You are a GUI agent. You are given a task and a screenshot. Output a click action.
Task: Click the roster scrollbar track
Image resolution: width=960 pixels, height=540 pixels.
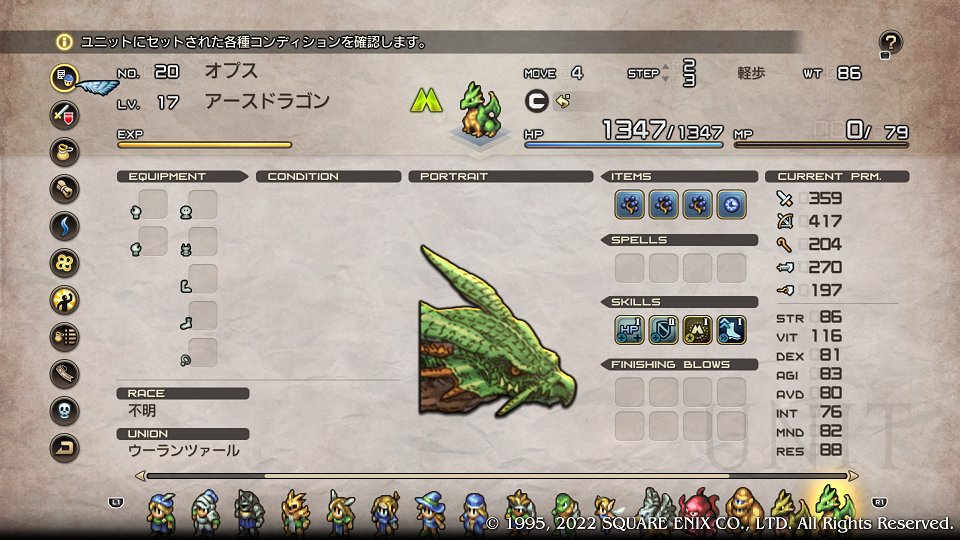(x=497, y=476)
